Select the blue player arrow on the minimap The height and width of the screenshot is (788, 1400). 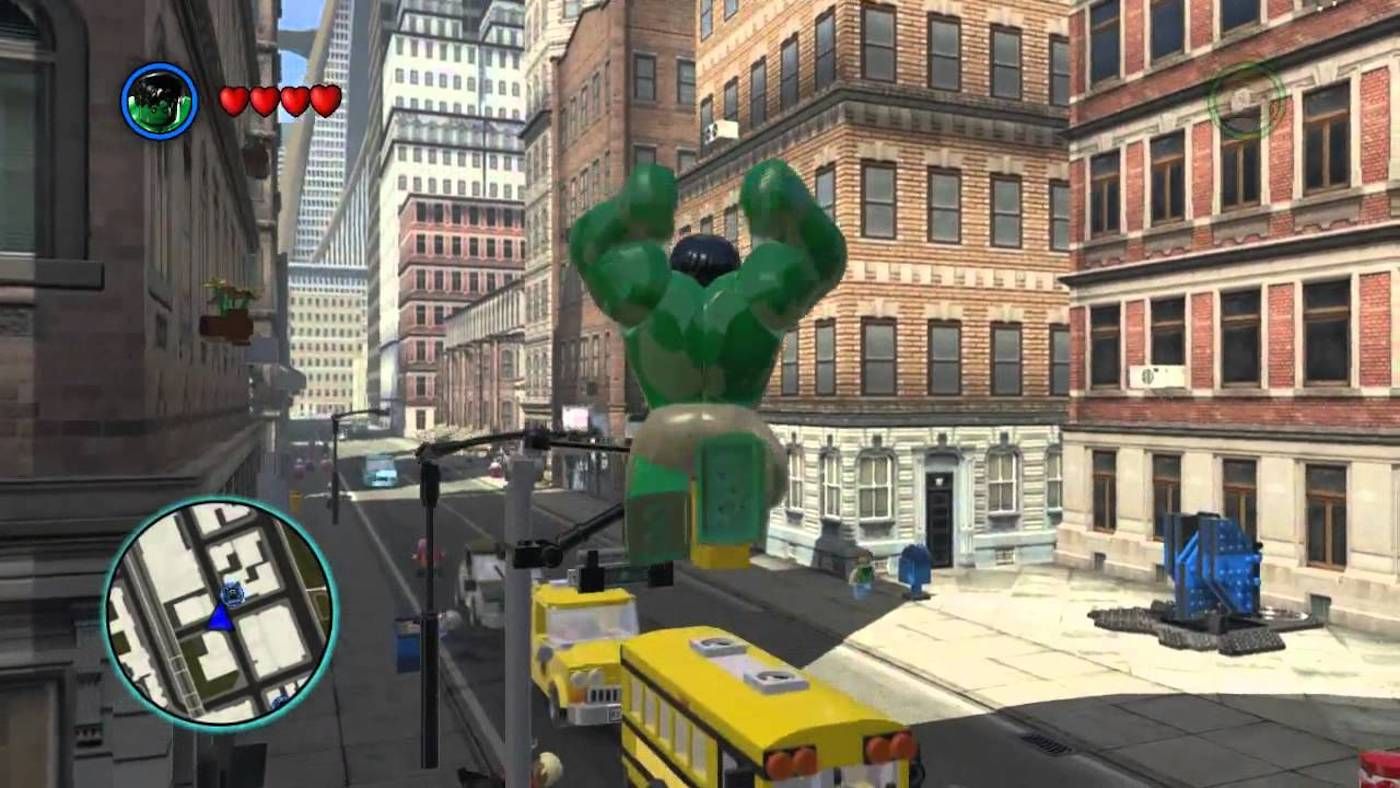tap(219, 620)
